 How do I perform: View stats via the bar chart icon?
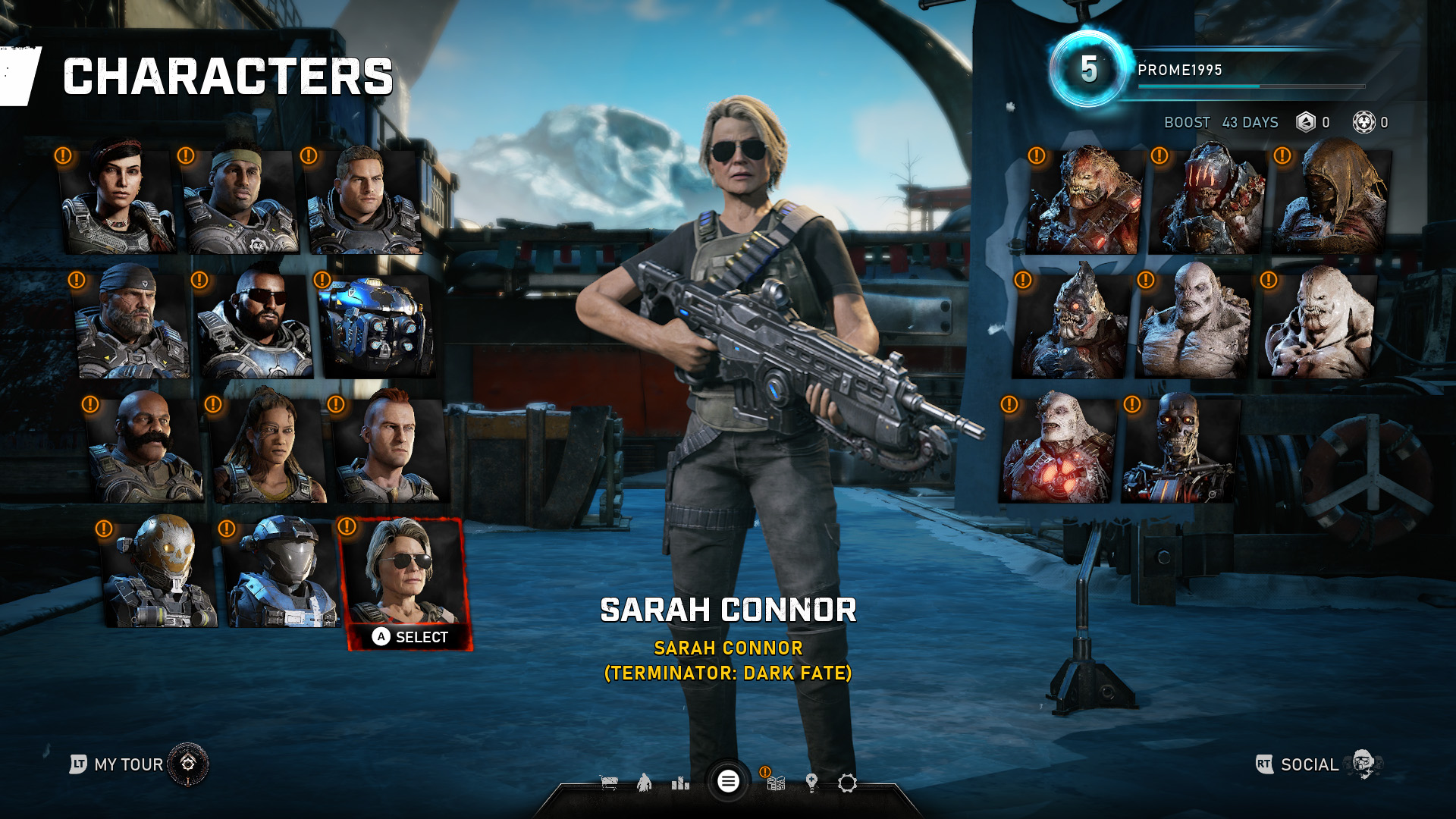(x=681, y=784)
